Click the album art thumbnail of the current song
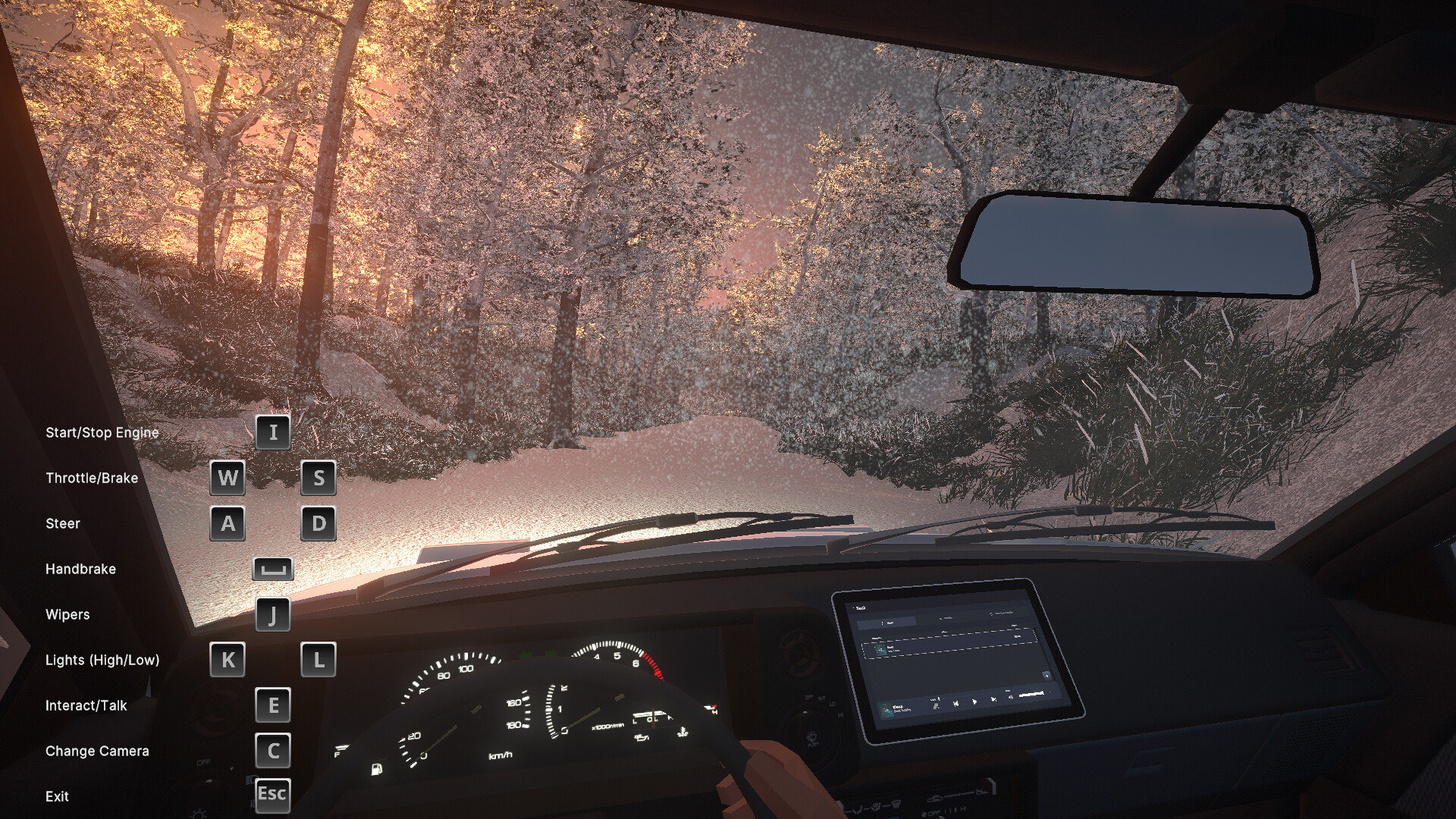This screenshot has height=819, width=1456. [x=886, y=710]
